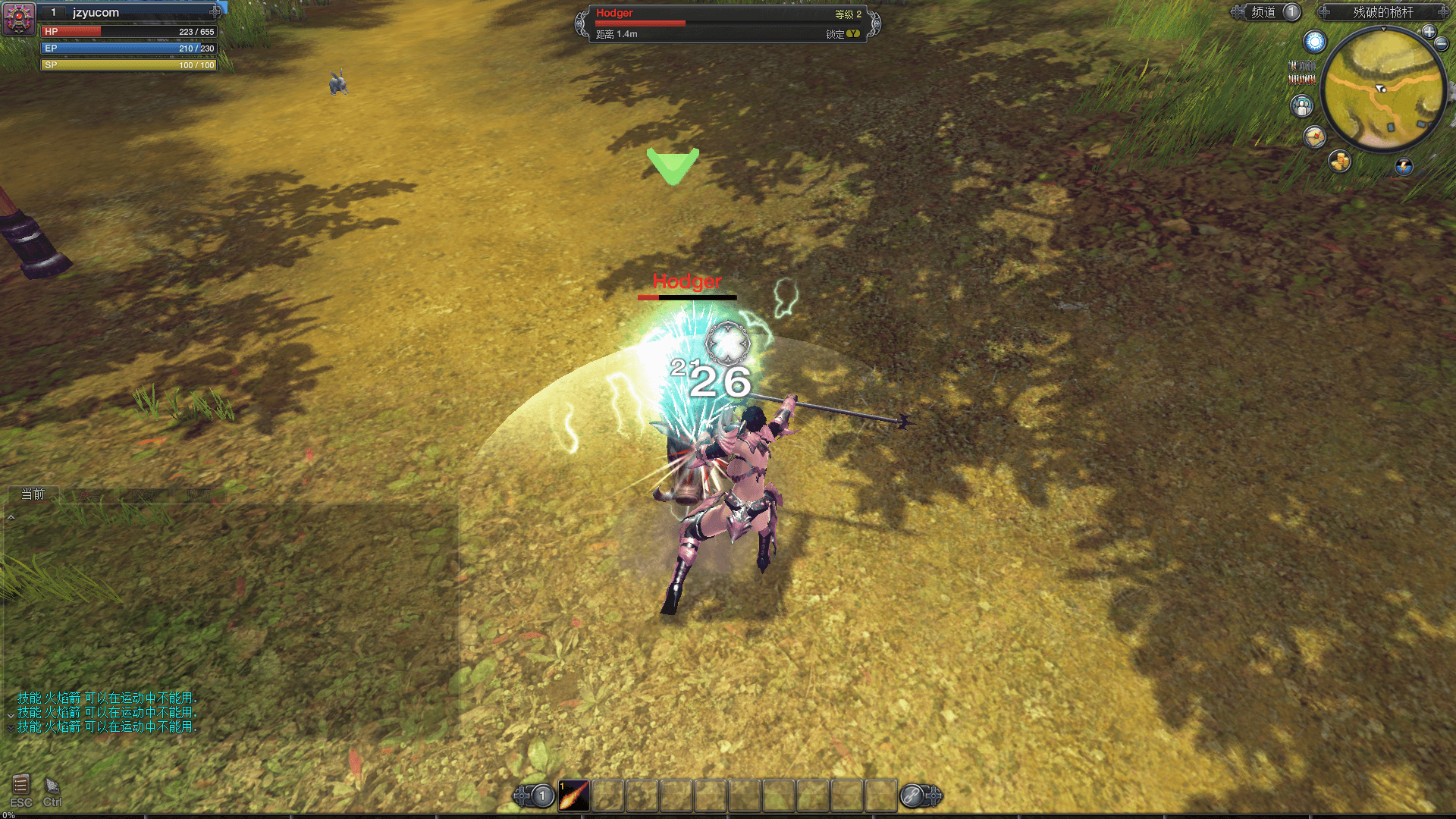The image size is (1456, 819).
Task: Open the party members icon
Action: point(1302,106)
